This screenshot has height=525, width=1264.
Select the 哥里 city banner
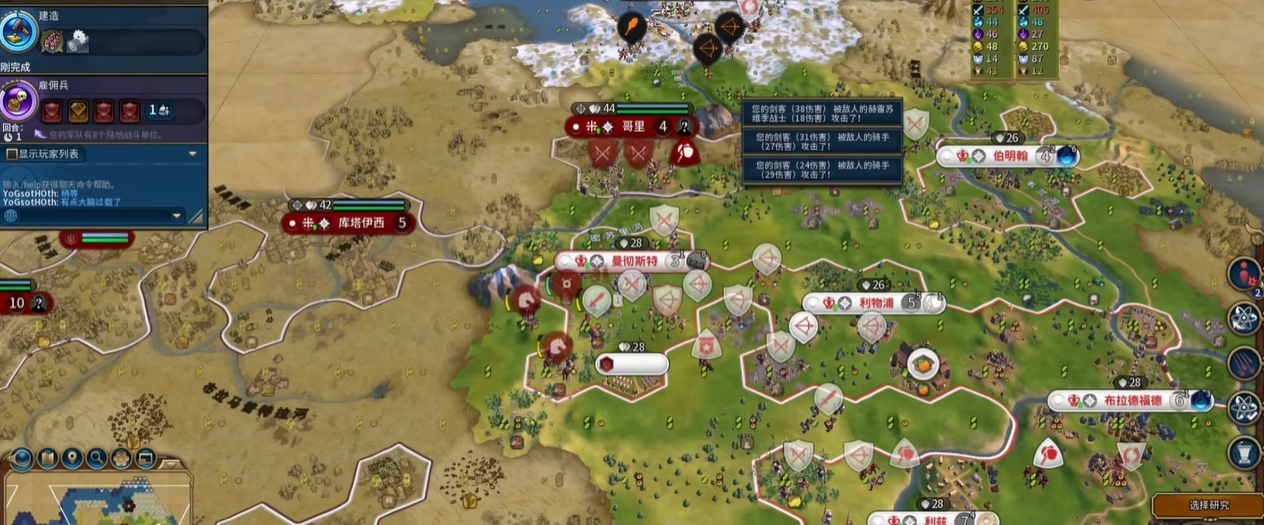[x=633, y=127]
